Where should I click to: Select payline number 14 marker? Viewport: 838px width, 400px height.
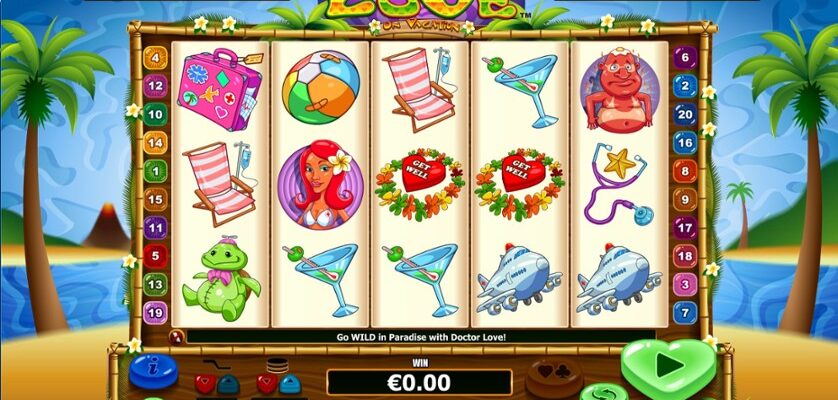point(155,143)
